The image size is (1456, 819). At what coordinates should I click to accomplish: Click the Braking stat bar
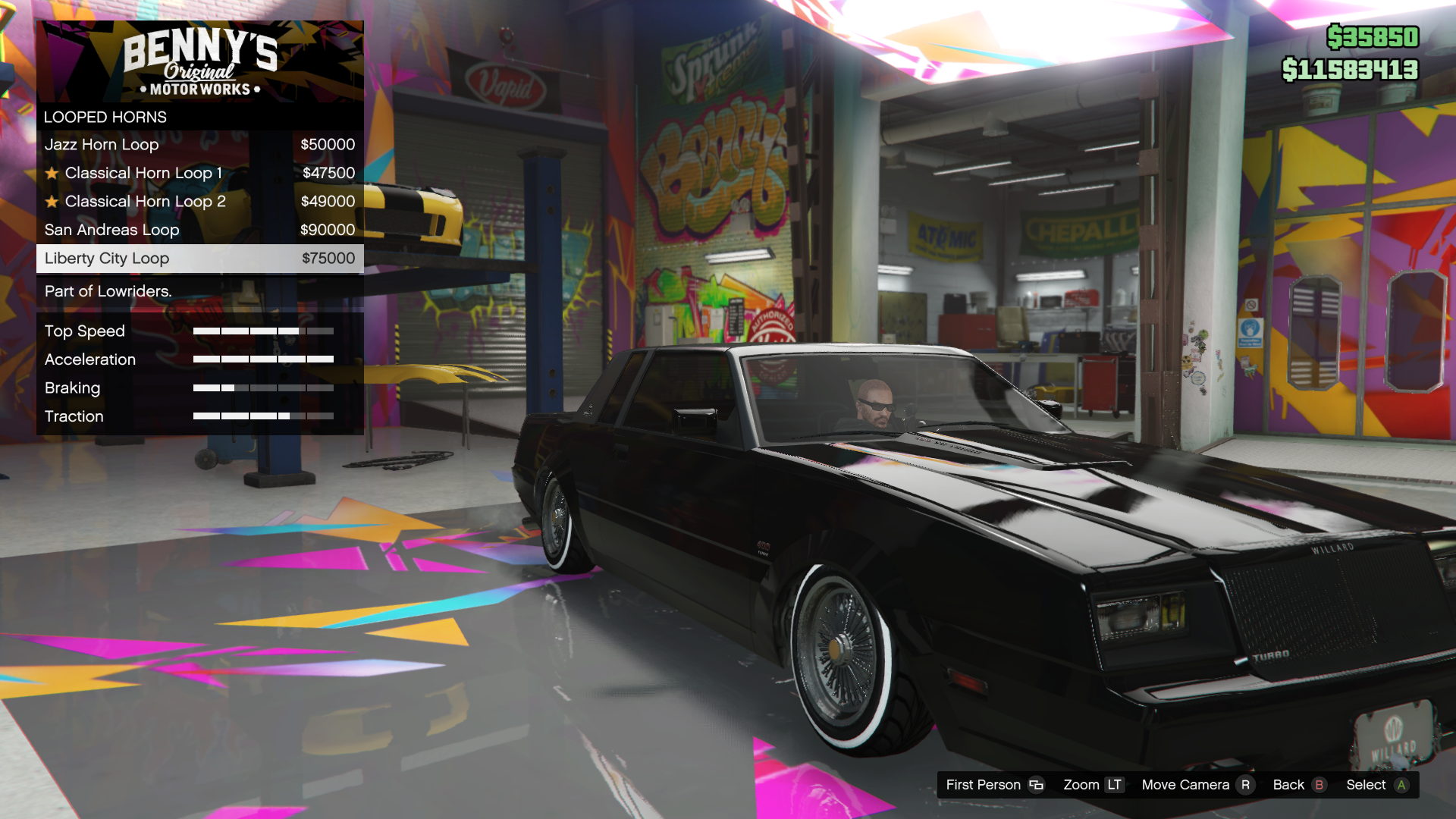[x=264, y=388]
